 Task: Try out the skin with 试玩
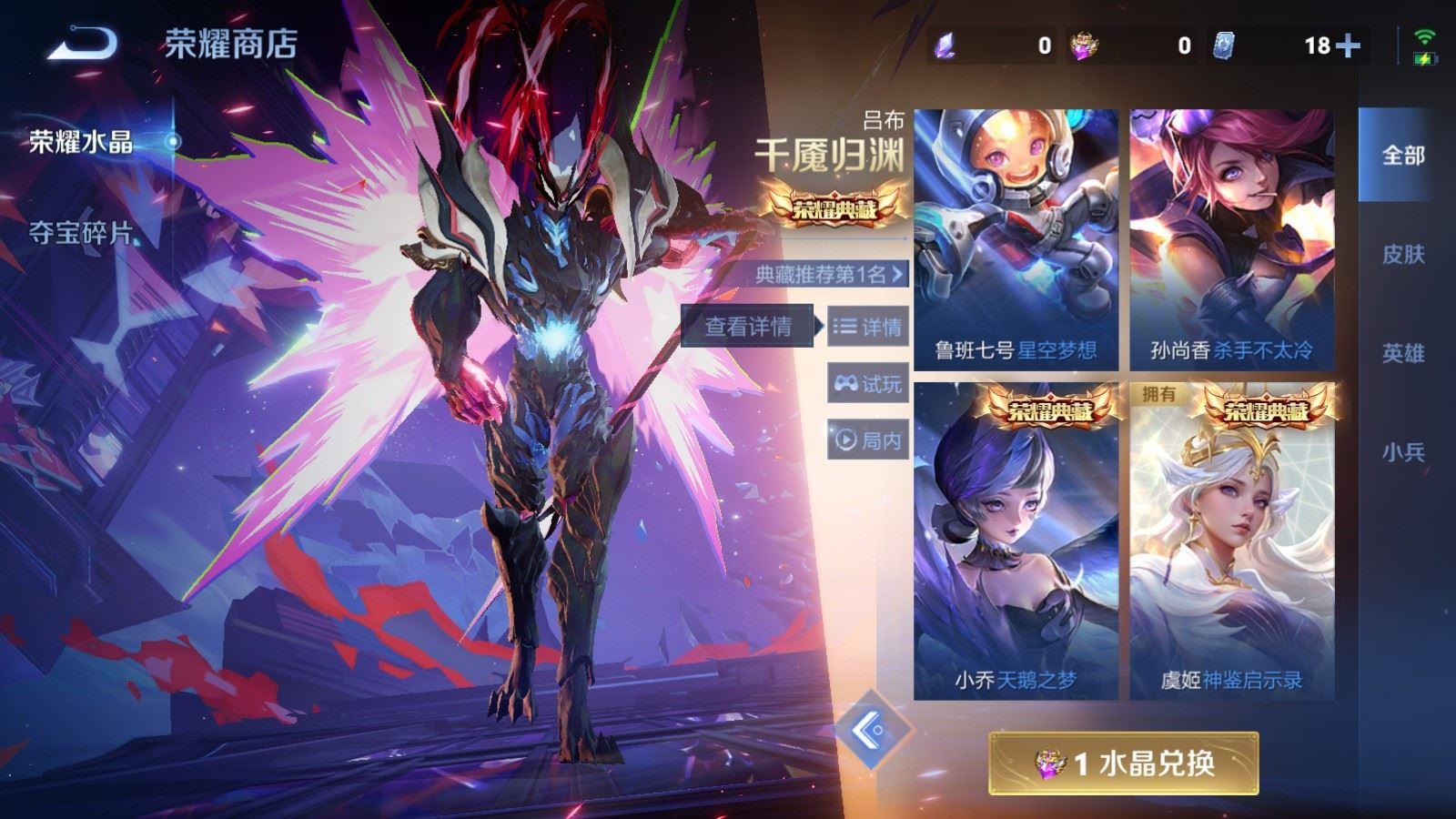(867, 384)
